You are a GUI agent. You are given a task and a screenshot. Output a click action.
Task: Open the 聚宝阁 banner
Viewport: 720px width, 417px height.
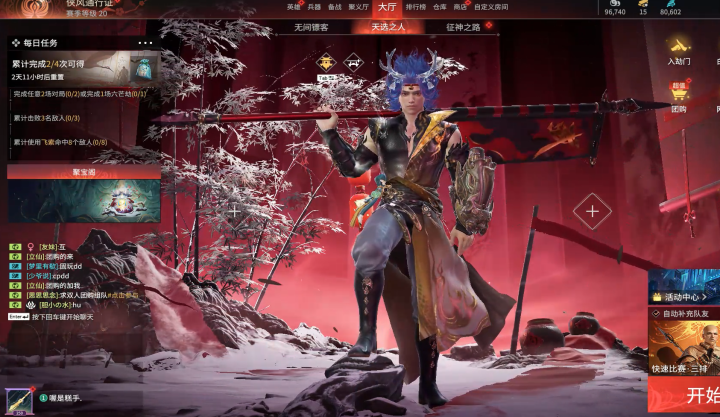tap(84, 172)
